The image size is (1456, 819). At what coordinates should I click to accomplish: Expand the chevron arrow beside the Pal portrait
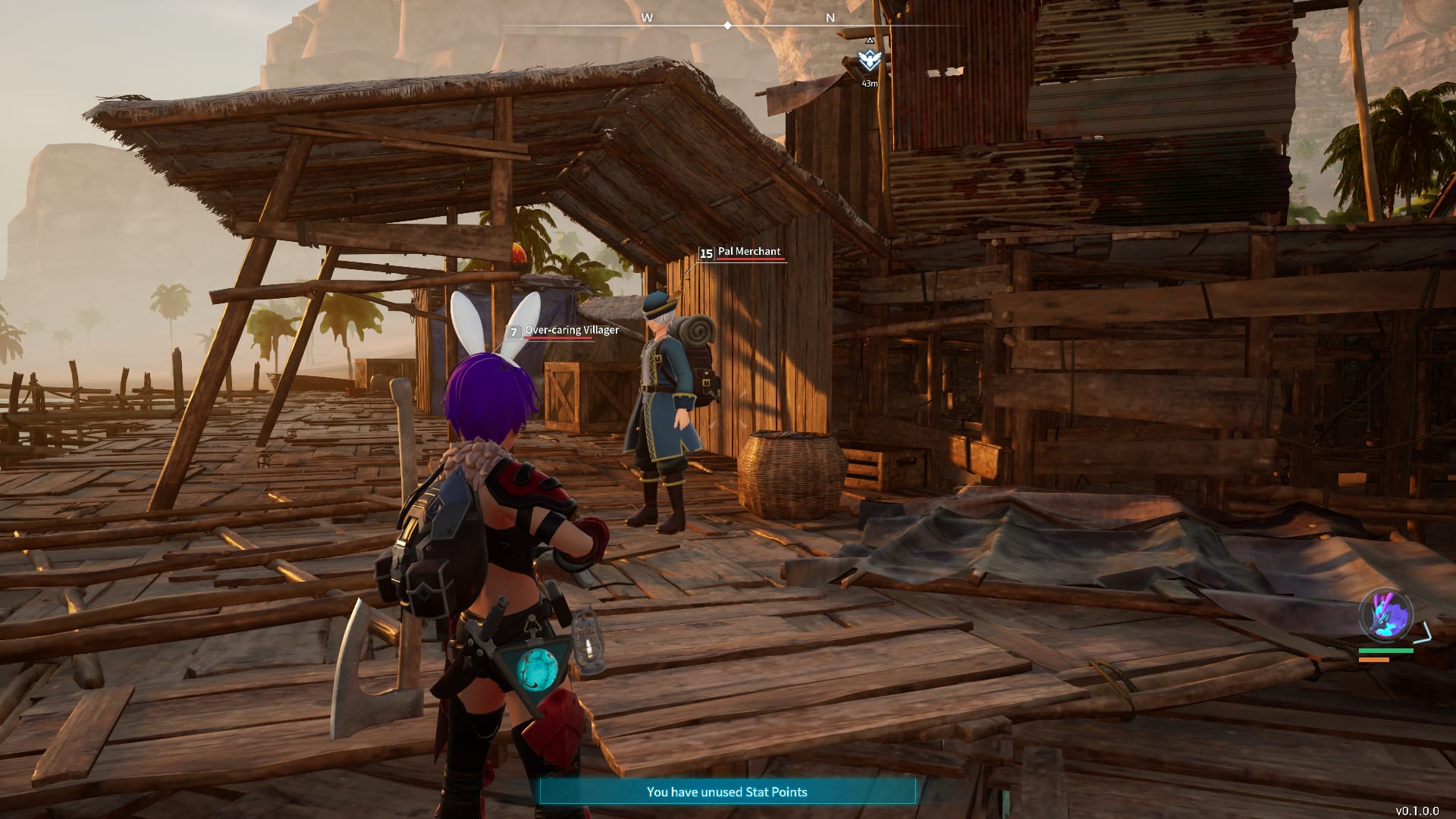(1423, 632)
